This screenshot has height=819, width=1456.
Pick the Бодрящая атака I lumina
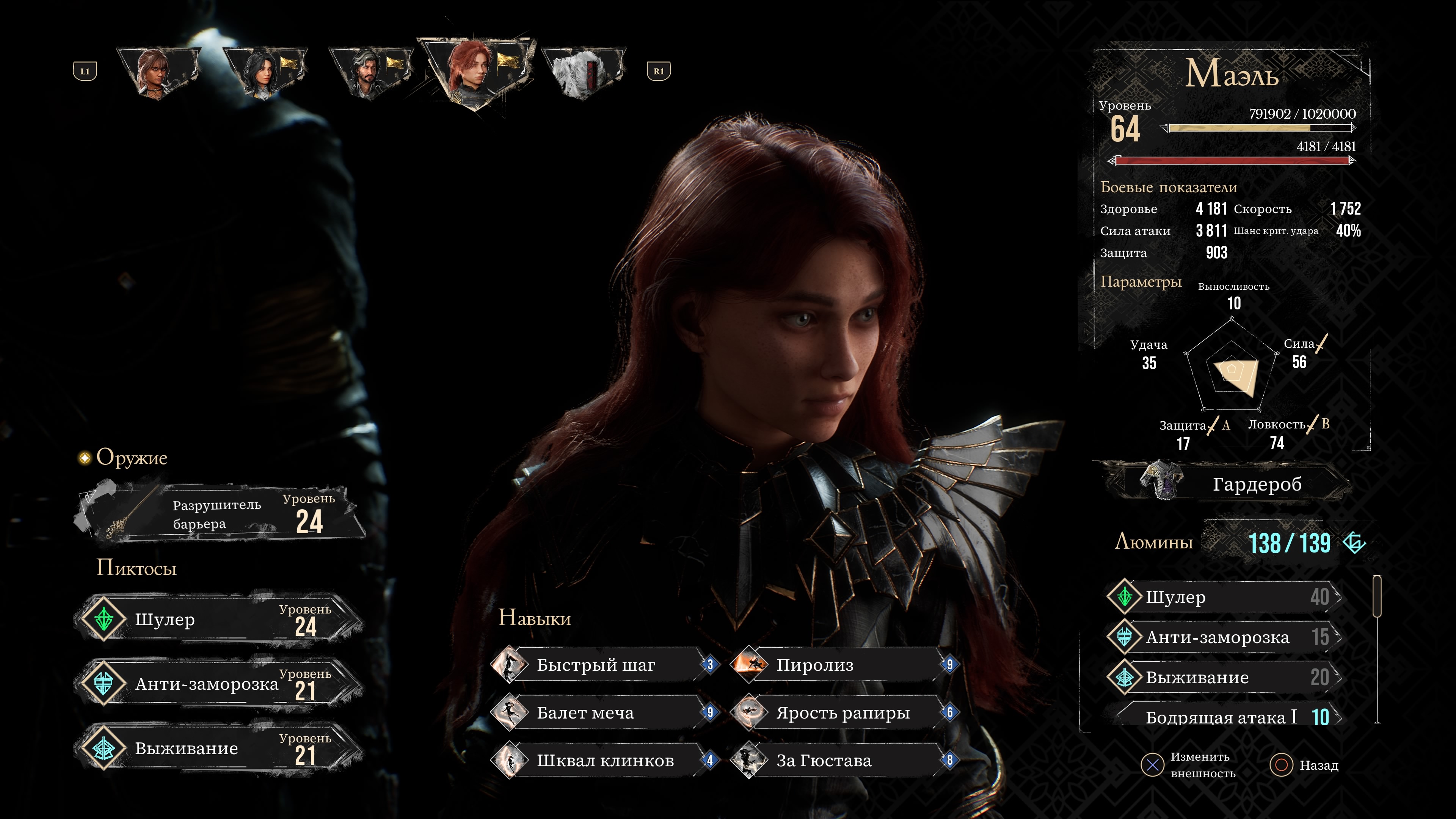pyautogui.click(x=1227, y=717)
